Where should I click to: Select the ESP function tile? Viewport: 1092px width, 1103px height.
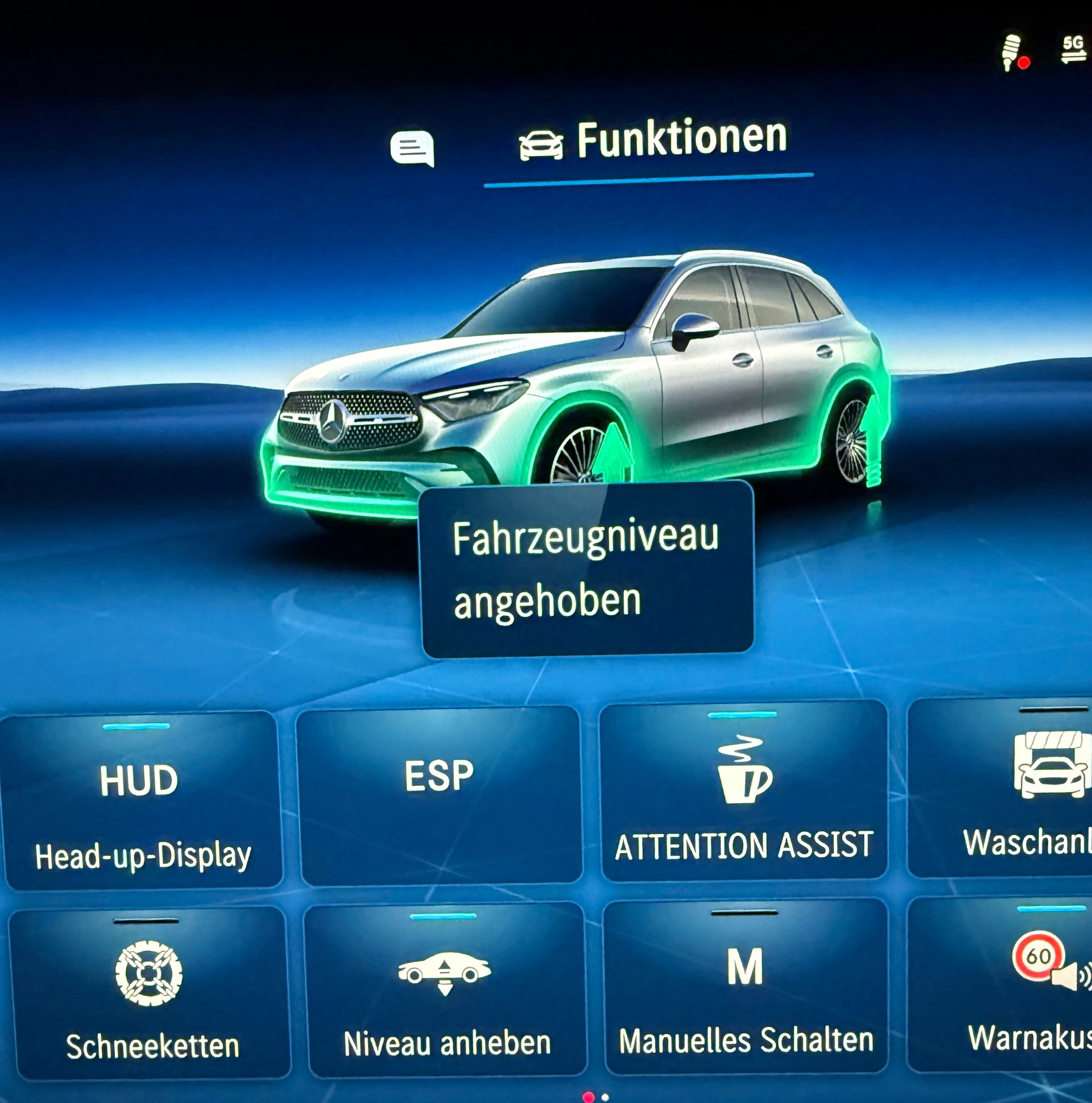pyautogui.click(x=439, y=795)
